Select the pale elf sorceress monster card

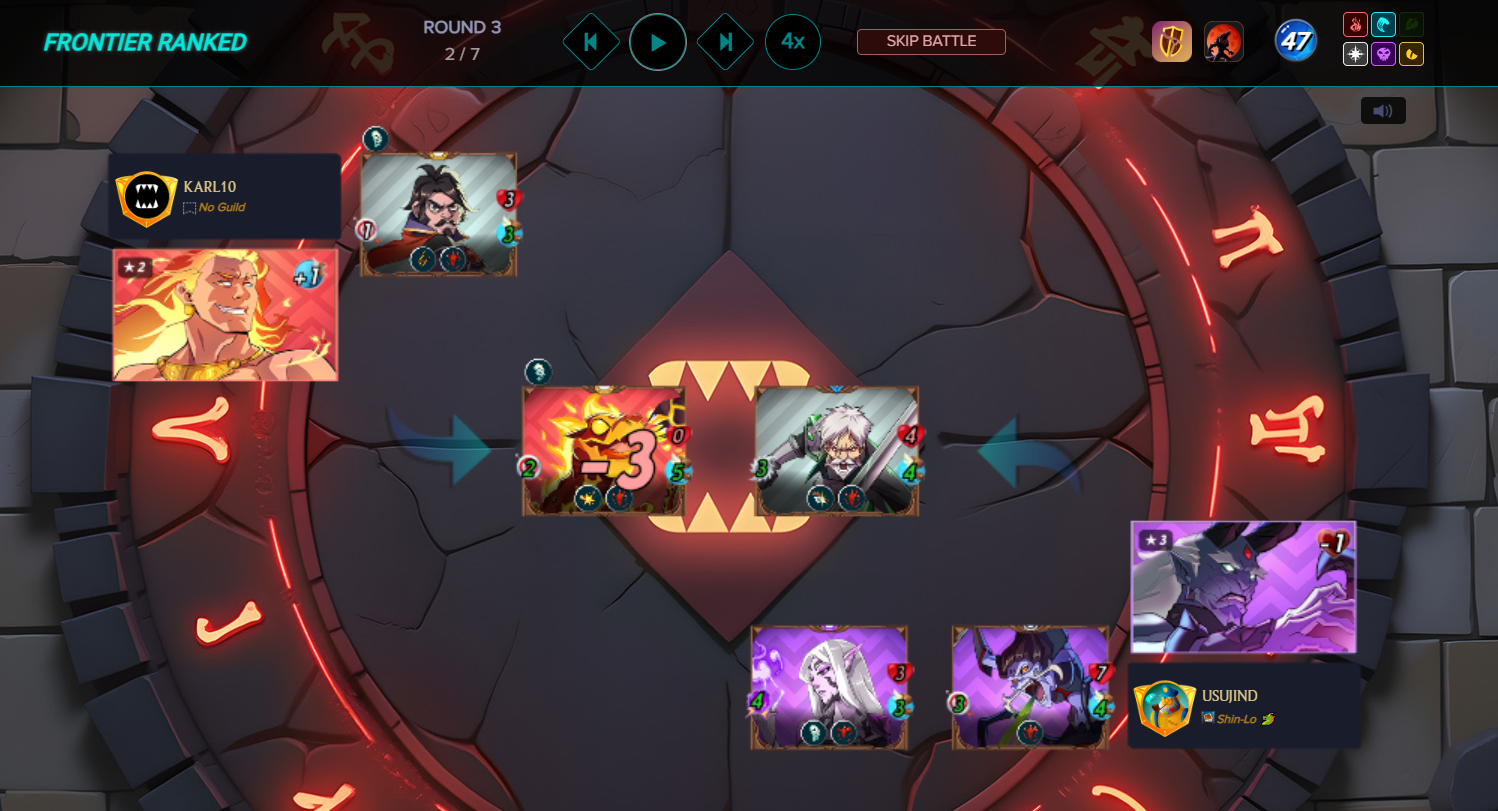[829, 687]
